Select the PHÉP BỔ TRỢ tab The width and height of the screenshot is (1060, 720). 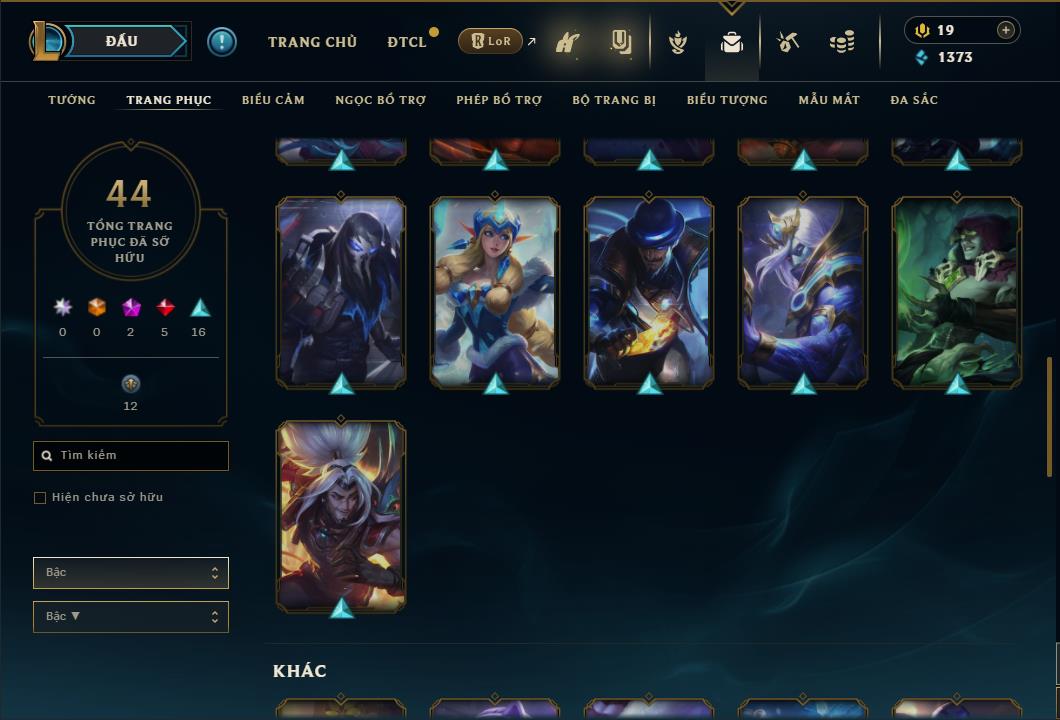(x=499, y=100)
